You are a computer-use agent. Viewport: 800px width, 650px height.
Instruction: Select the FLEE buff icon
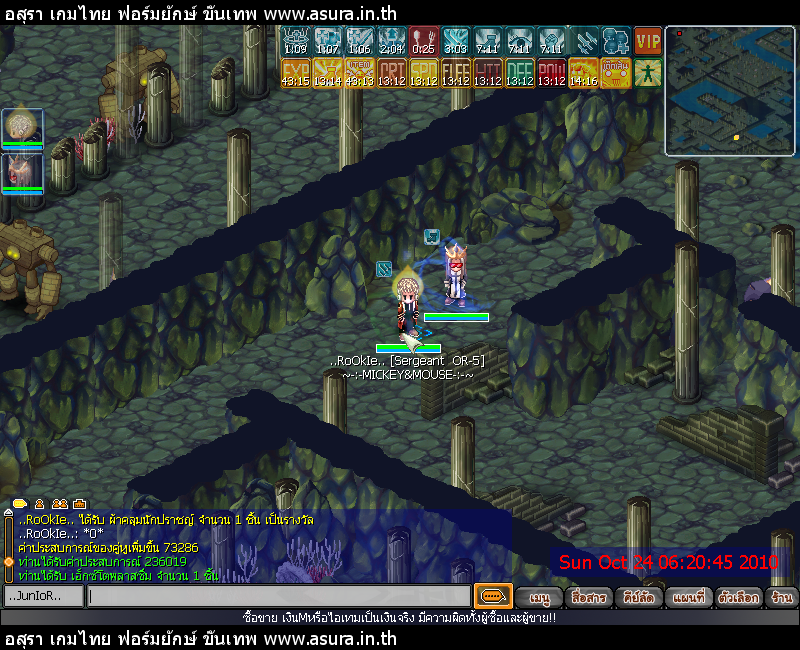455,73
